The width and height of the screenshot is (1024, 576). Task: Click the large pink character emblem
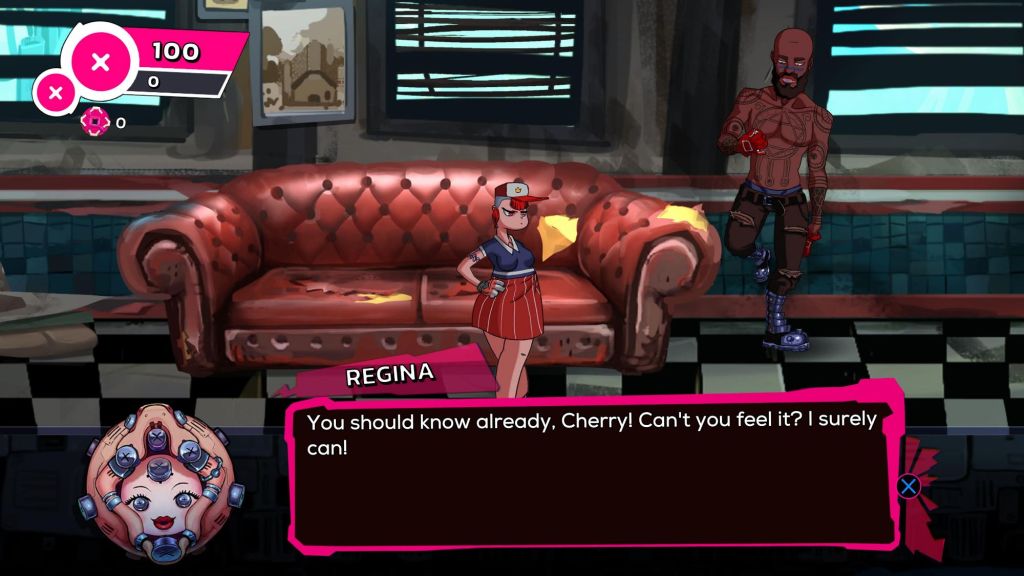point(100,62)
